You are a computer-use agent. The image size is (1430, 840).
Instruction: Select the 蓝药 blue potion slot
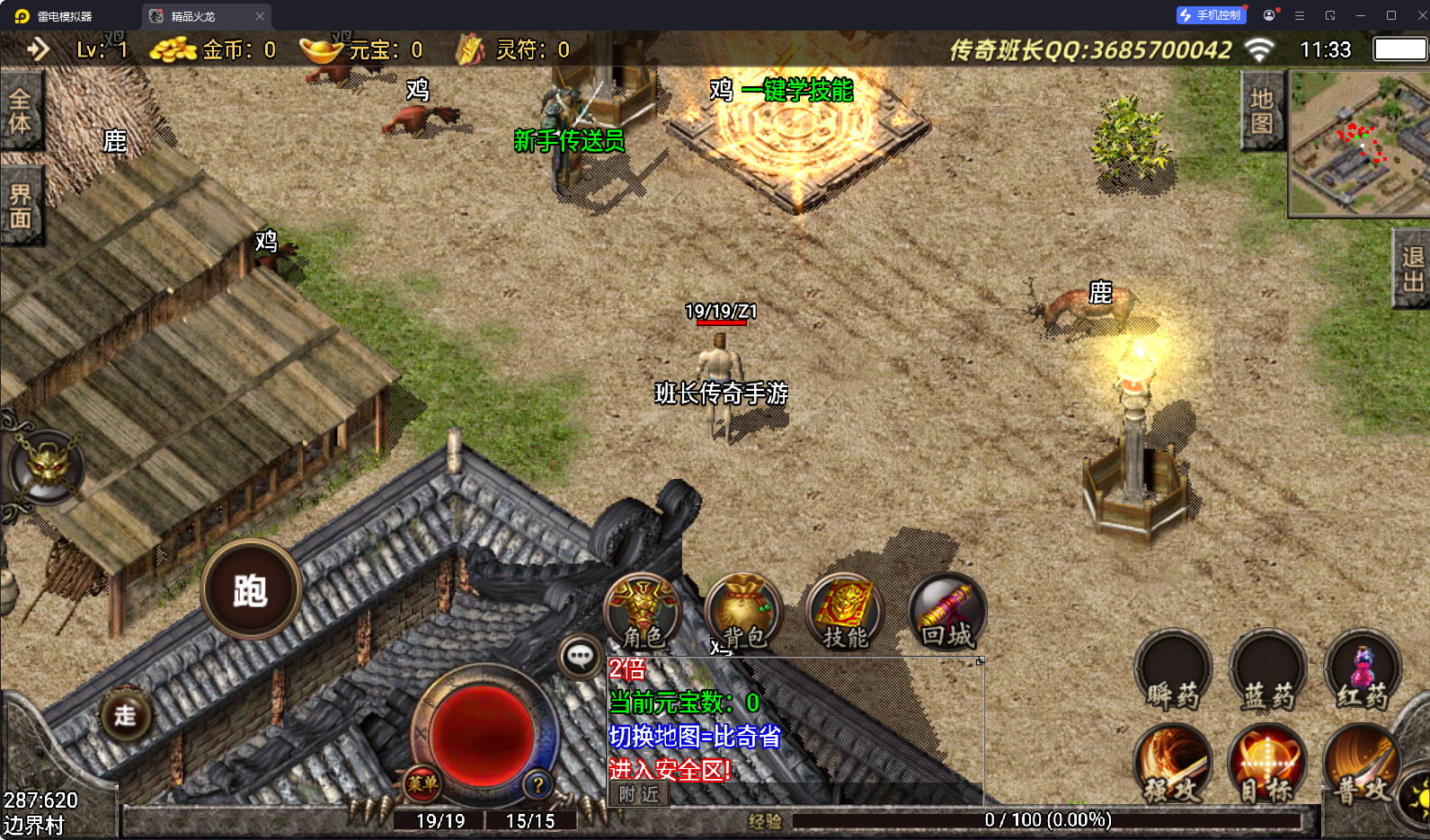tap(1267, 672)
